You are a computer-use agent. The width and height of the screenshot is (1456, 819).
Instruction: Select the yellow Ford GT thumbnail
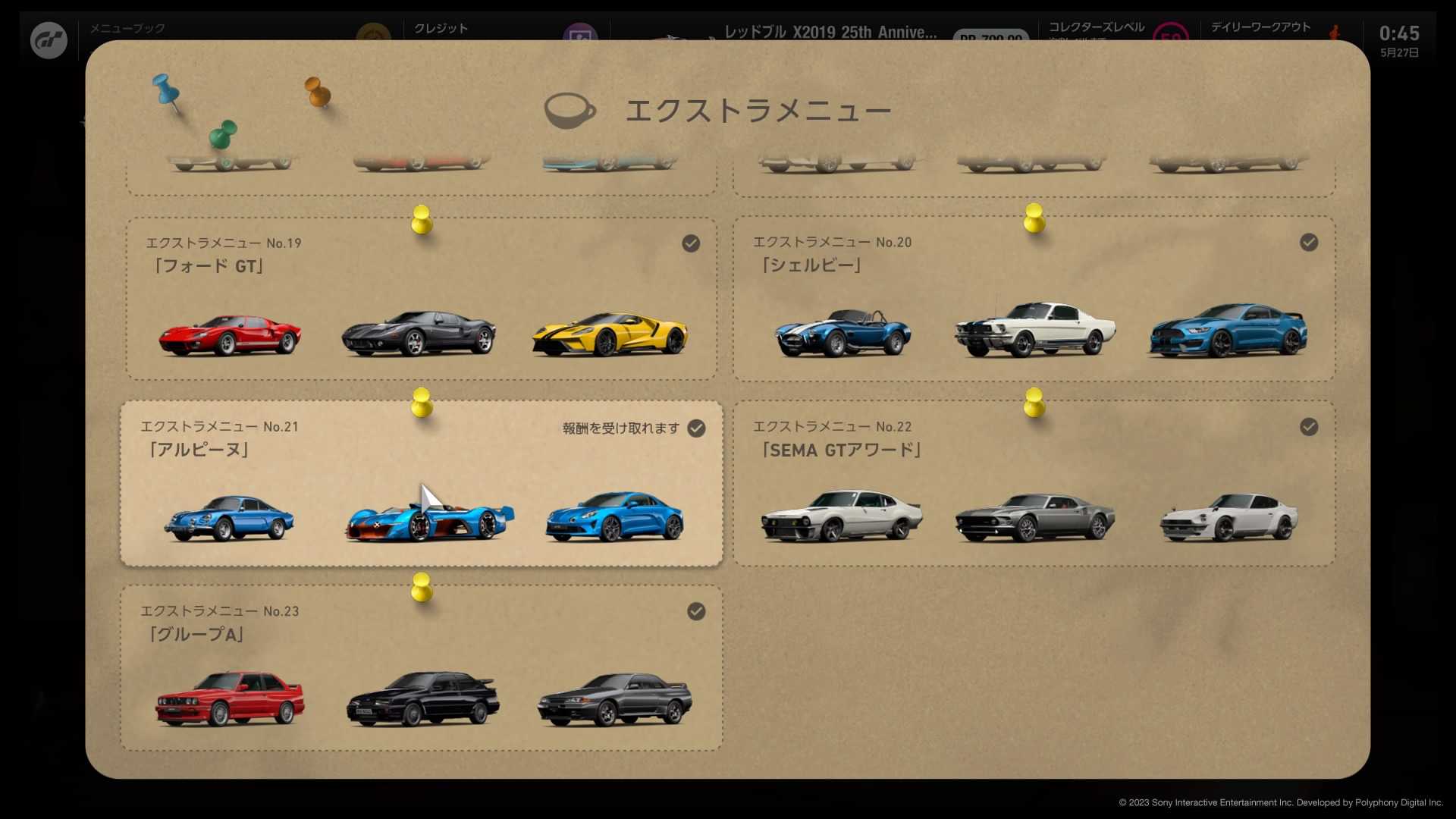pos(613,334)
